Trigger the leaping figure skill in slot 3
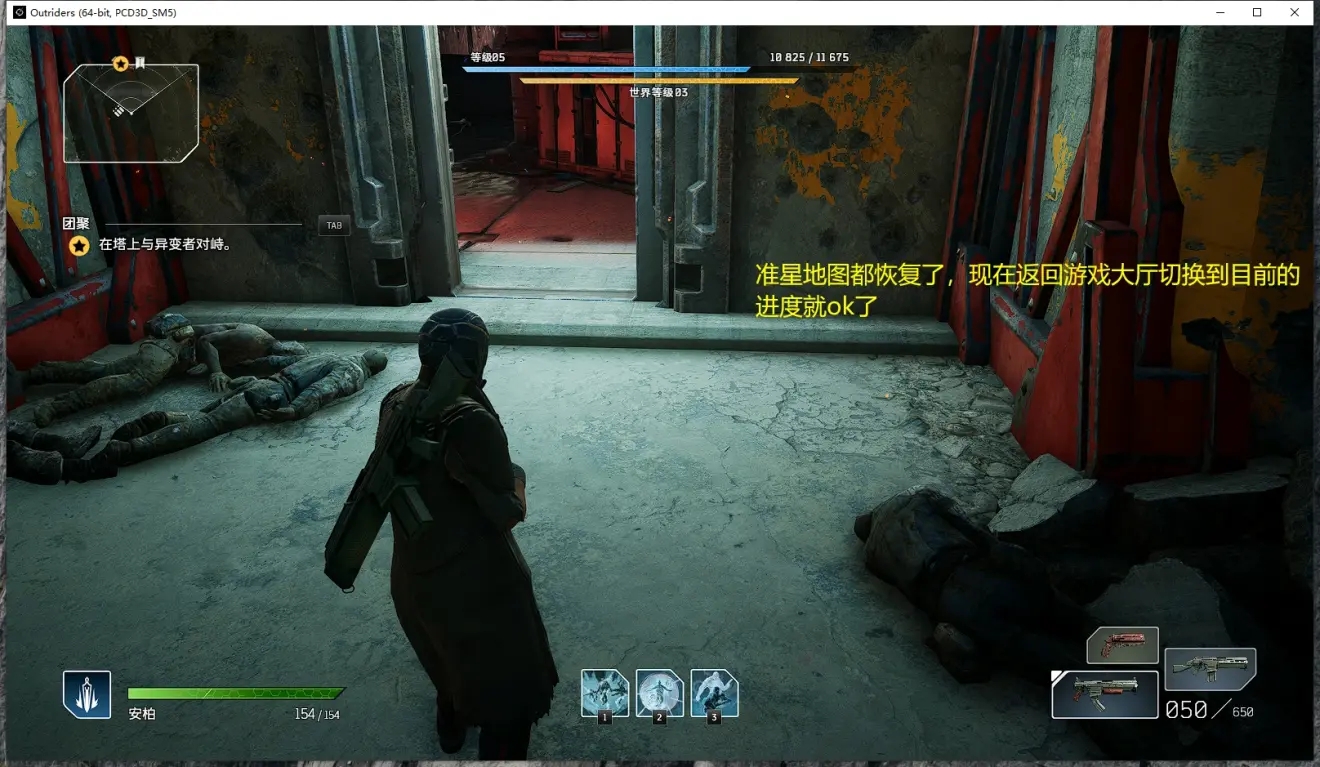1320x767 pixels. (714, 693)
